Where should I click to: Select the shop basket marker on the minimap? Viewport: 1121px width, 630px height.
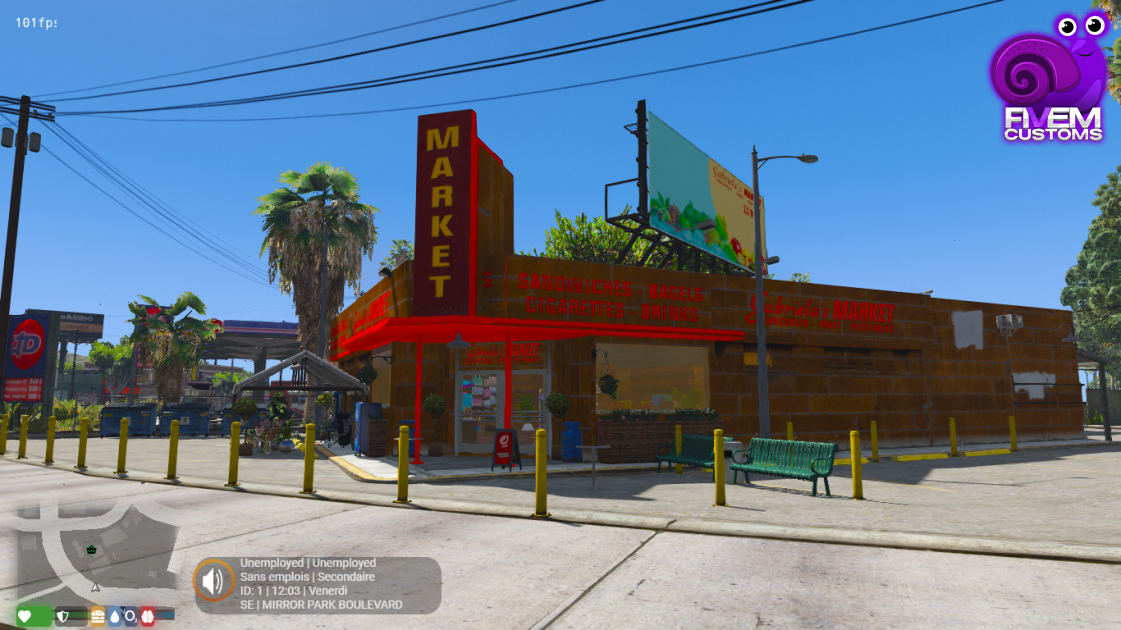[x=92, y=549]
